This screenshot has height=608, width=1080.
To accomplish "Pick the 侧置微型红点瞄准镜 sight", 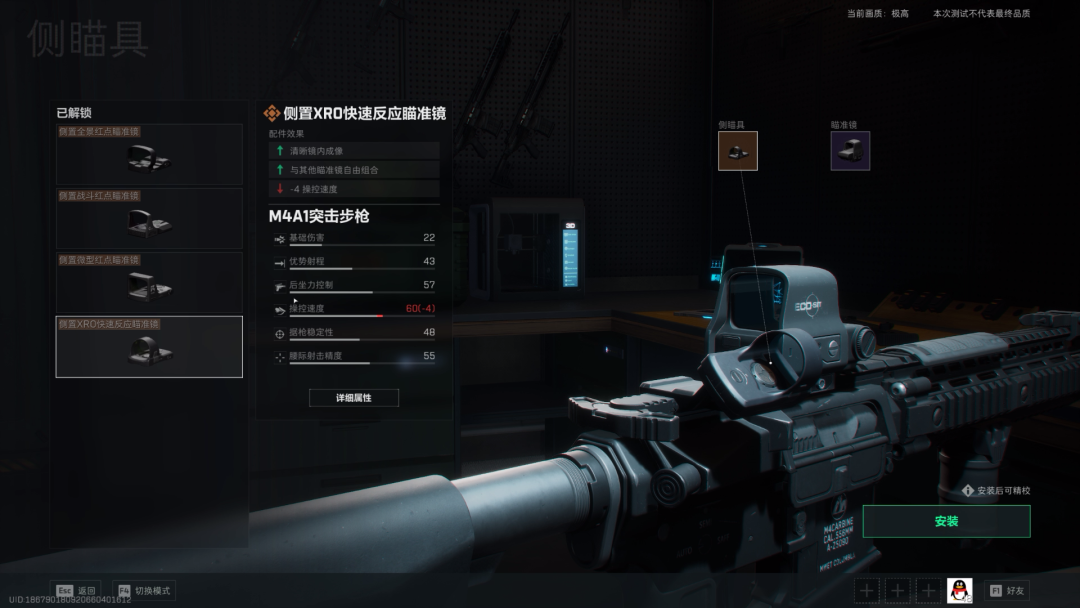I will coord(149,283).
